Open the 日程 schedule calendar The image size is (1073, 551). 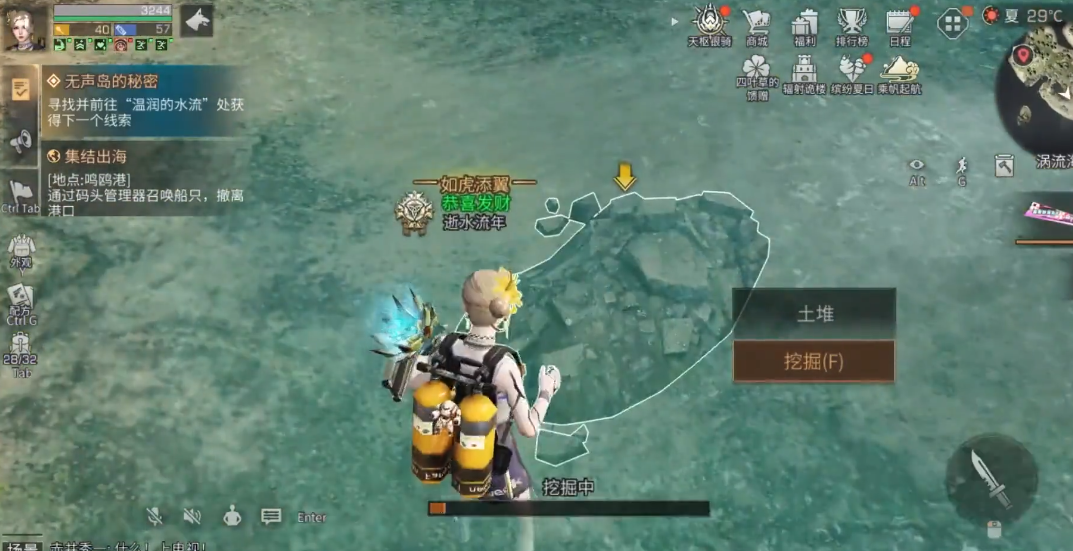click(x=899, y=25)
